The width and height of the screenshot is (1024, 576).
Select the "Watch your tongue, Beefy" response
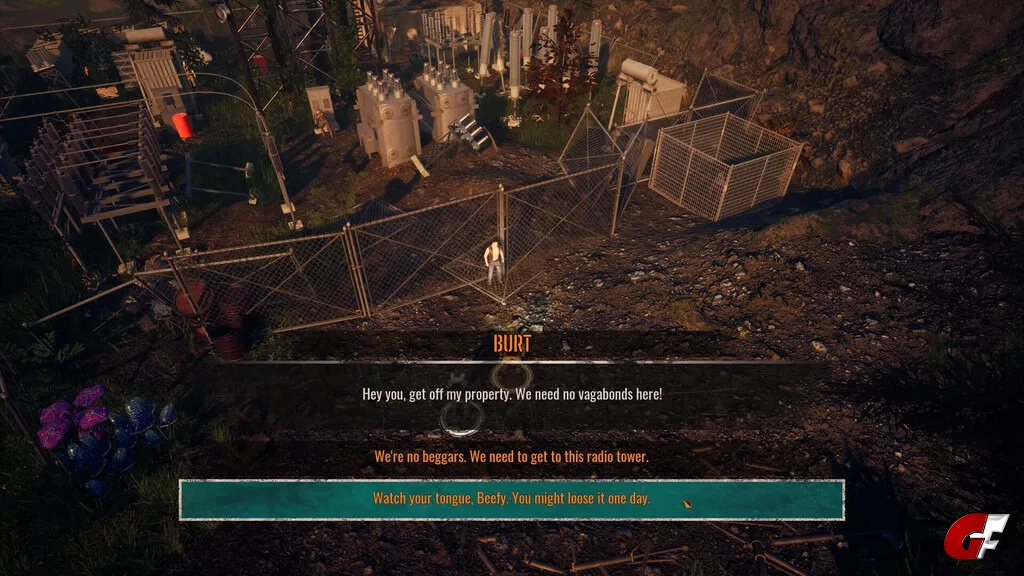click(511, 499)
